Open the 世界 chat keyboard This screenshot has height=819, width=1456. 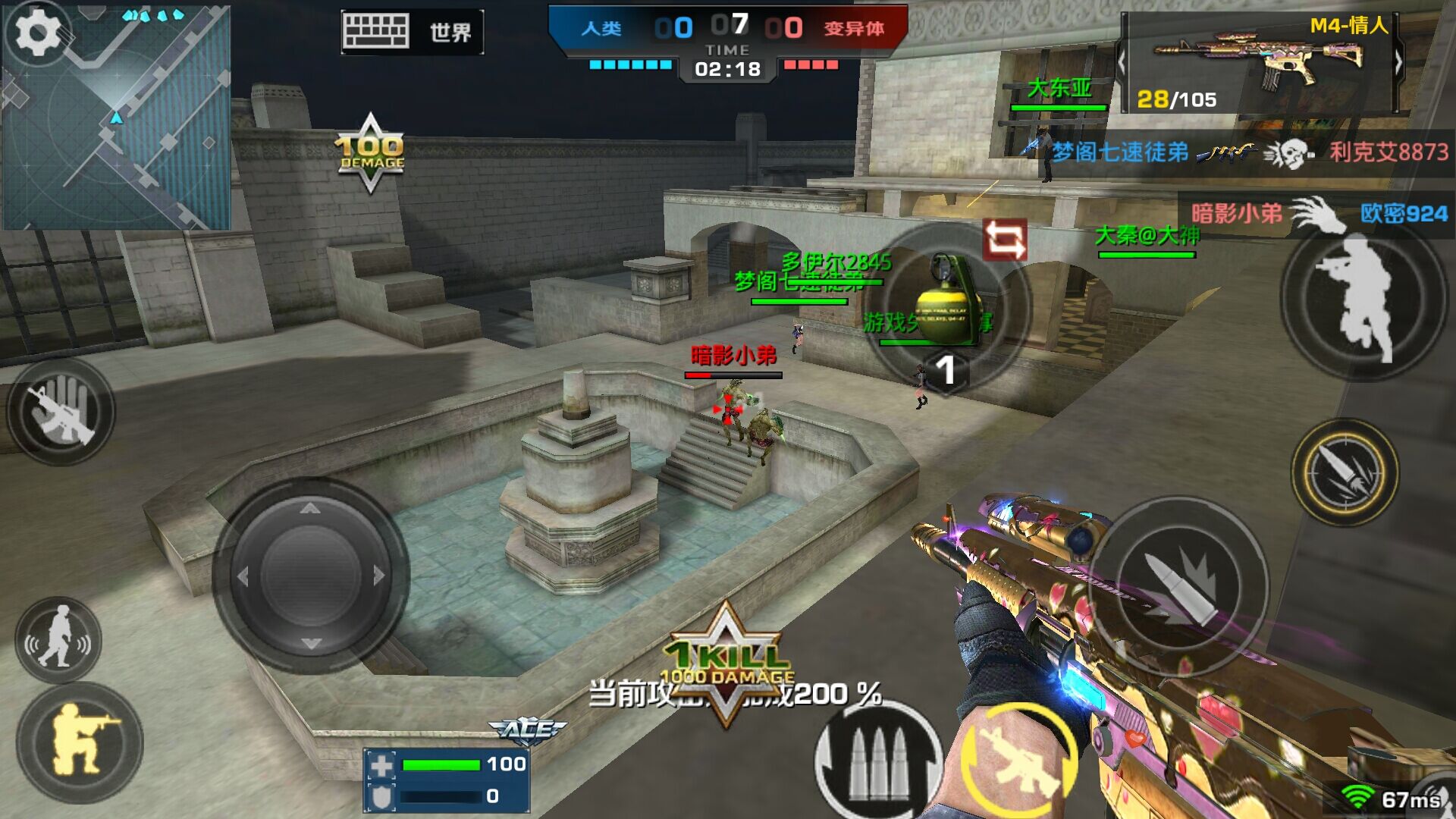click(x=410, y=32)
